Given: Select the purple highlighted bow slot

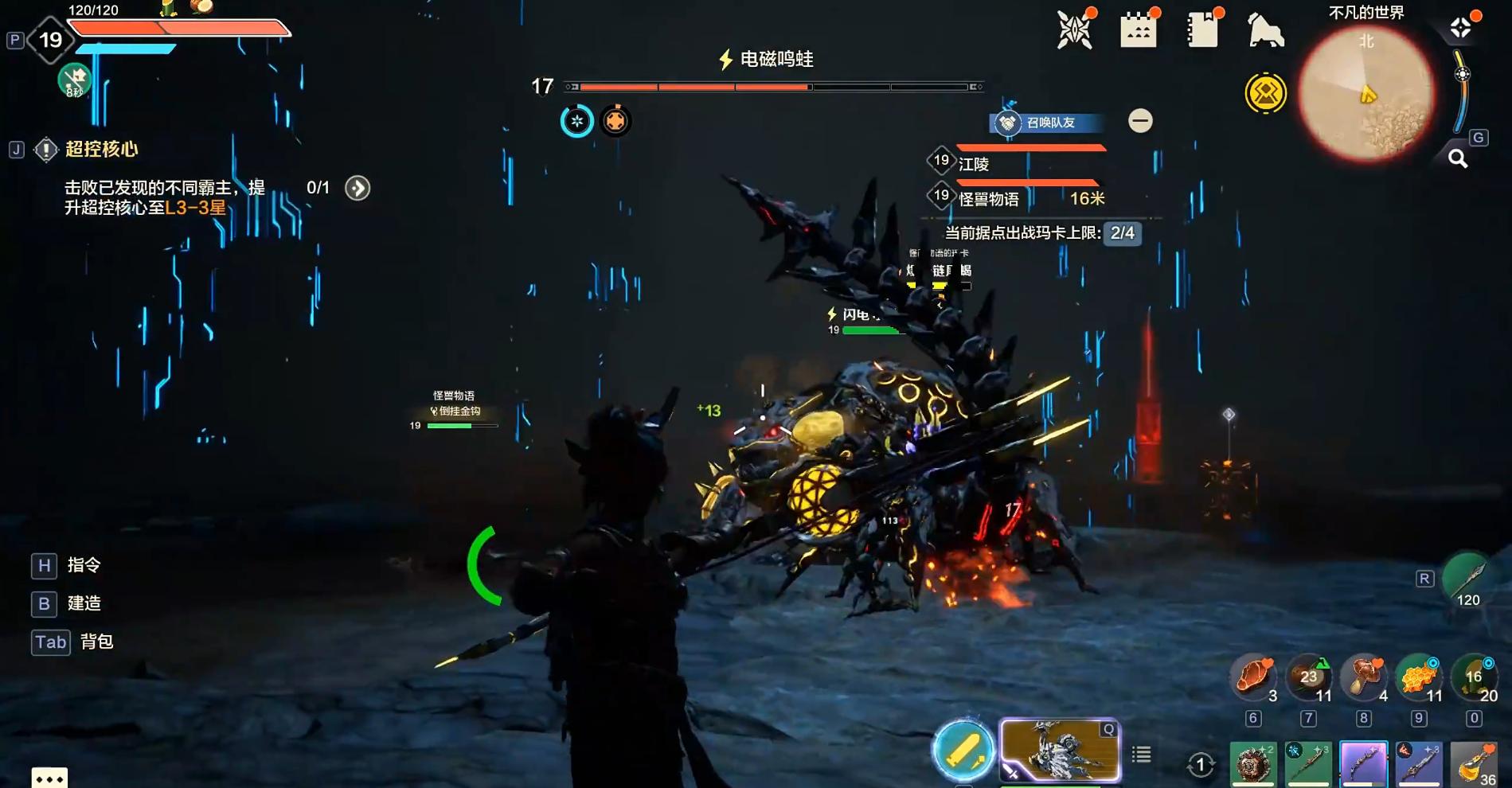Looking at the screenshot, I should (x=1363, y=765).
